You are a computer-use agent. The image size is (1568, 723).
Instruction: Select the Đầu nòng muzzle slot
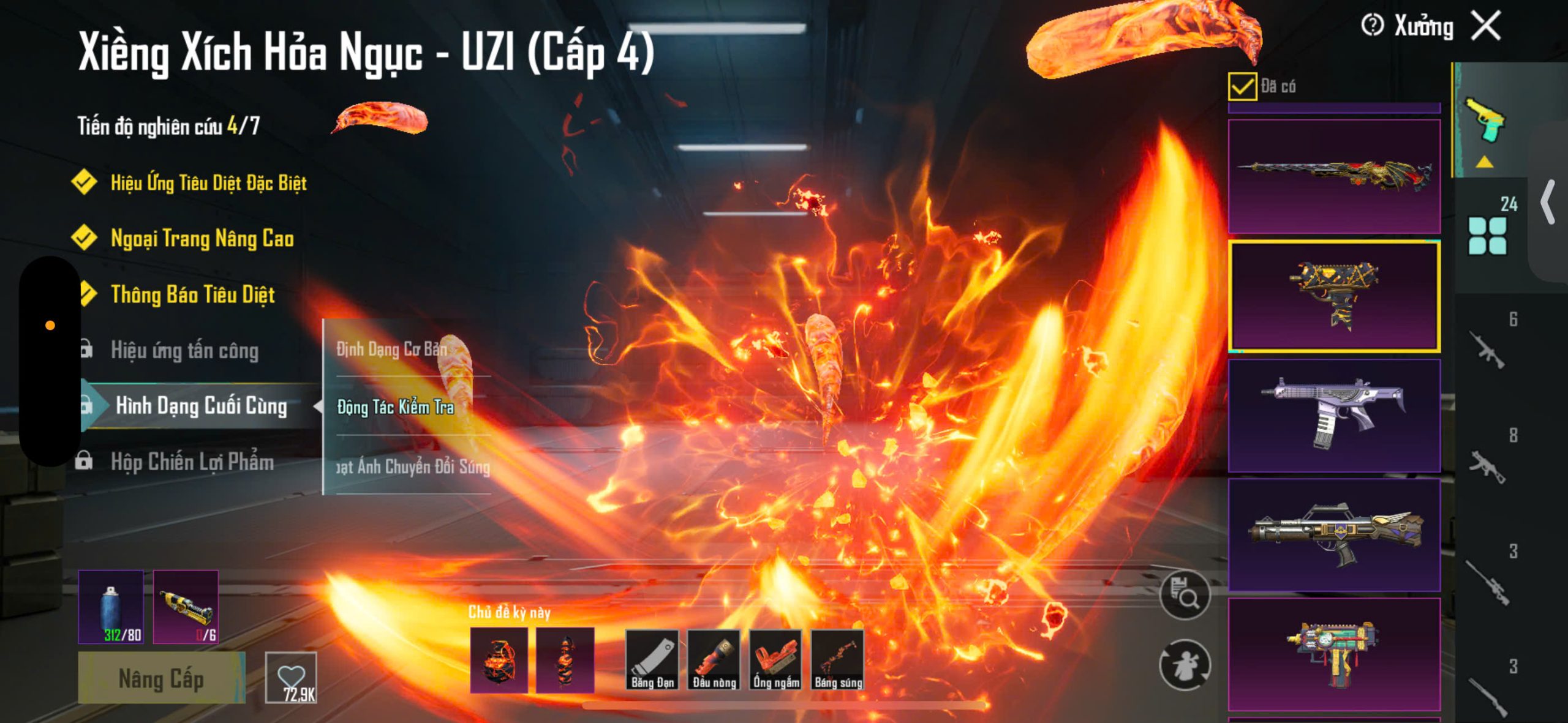pyautogui.click(x=714, y=660)
